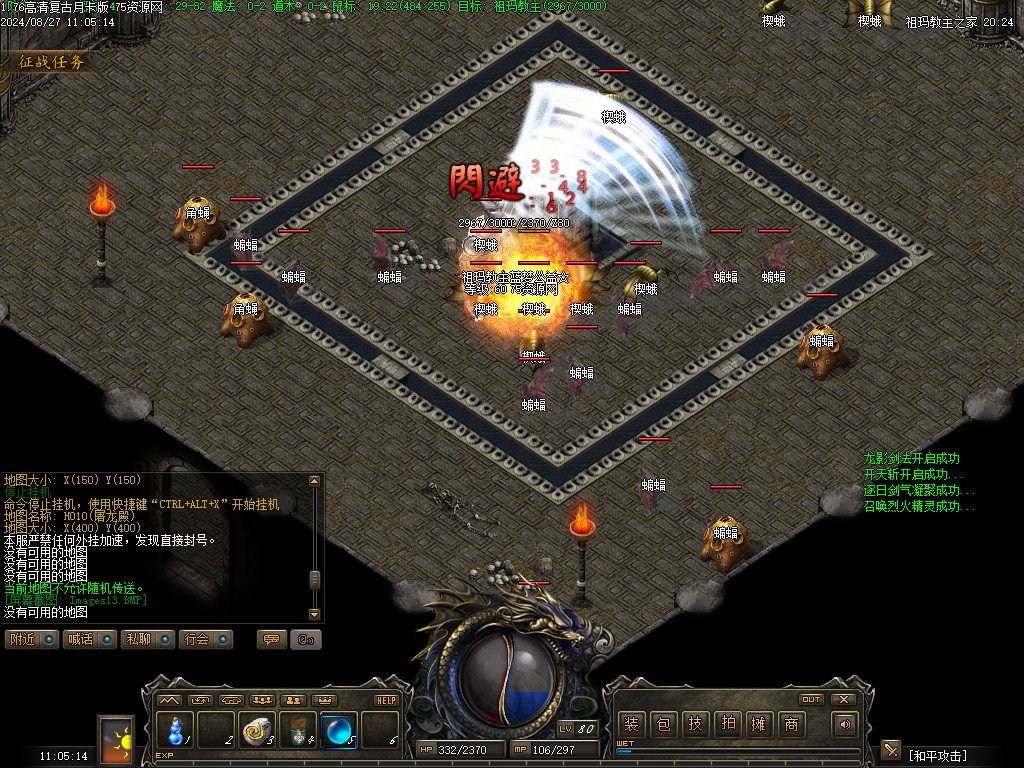Screen dimensions: 1024x768
Task: Click the chat log's bottom down arrow
Action: 315,613
